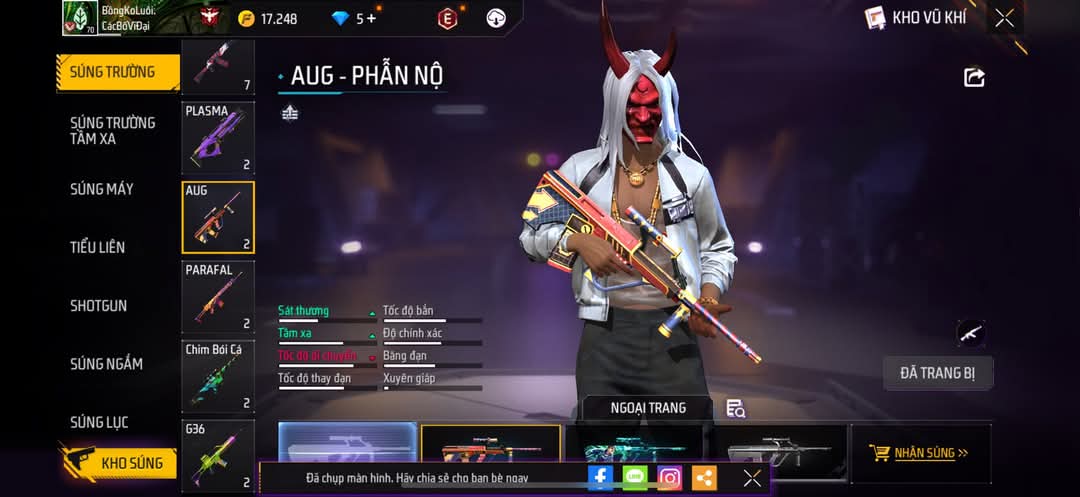Select the SÚNG LỤC category
Screen dimensions: 1080x497
tap(99, 422)
